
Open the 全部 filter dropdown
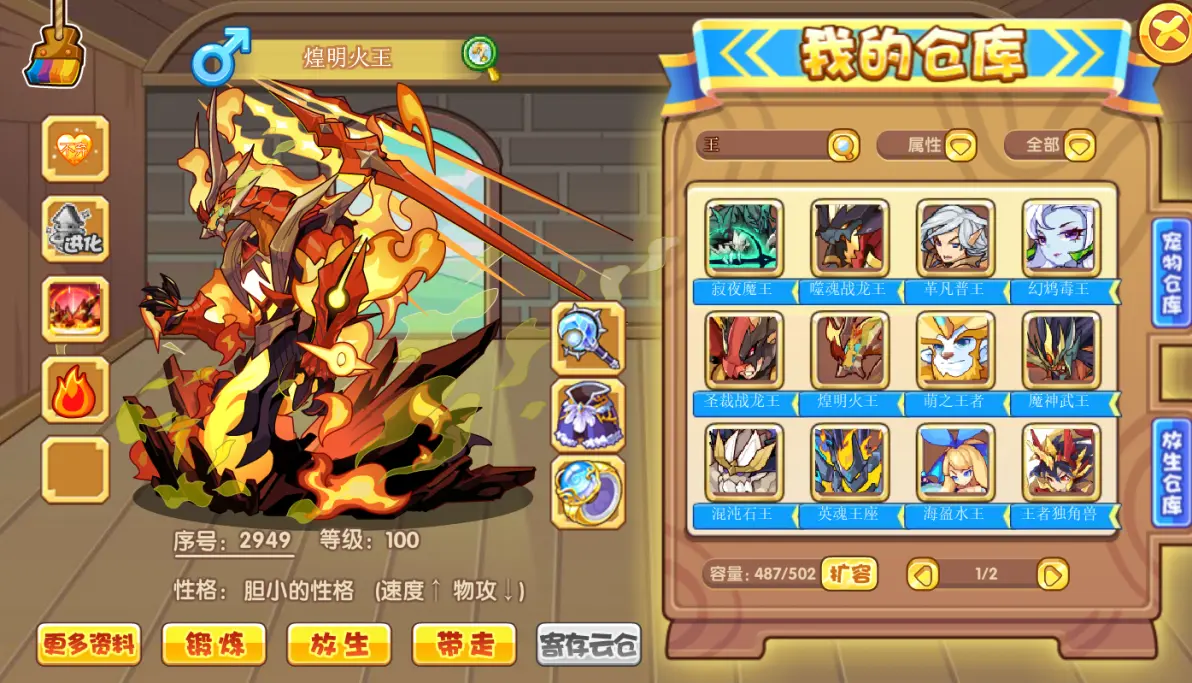(1079, 146)
